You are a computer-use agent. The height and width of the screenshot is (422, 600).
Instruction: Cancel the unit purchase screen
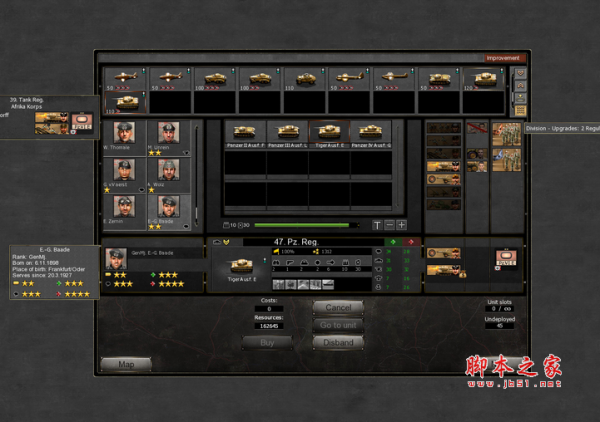coord(337,308)
